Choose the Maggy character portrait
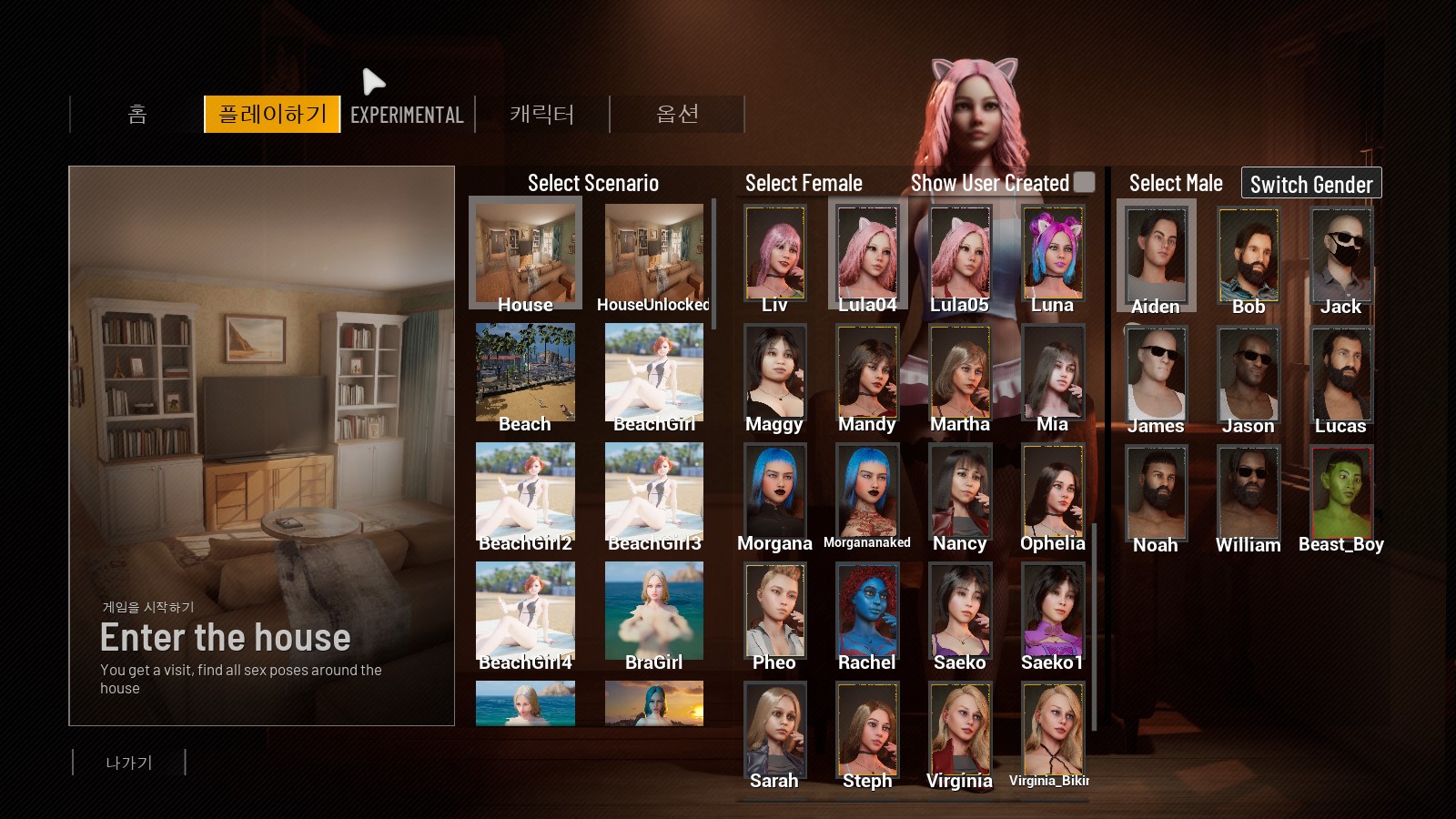 click(774, 372)
